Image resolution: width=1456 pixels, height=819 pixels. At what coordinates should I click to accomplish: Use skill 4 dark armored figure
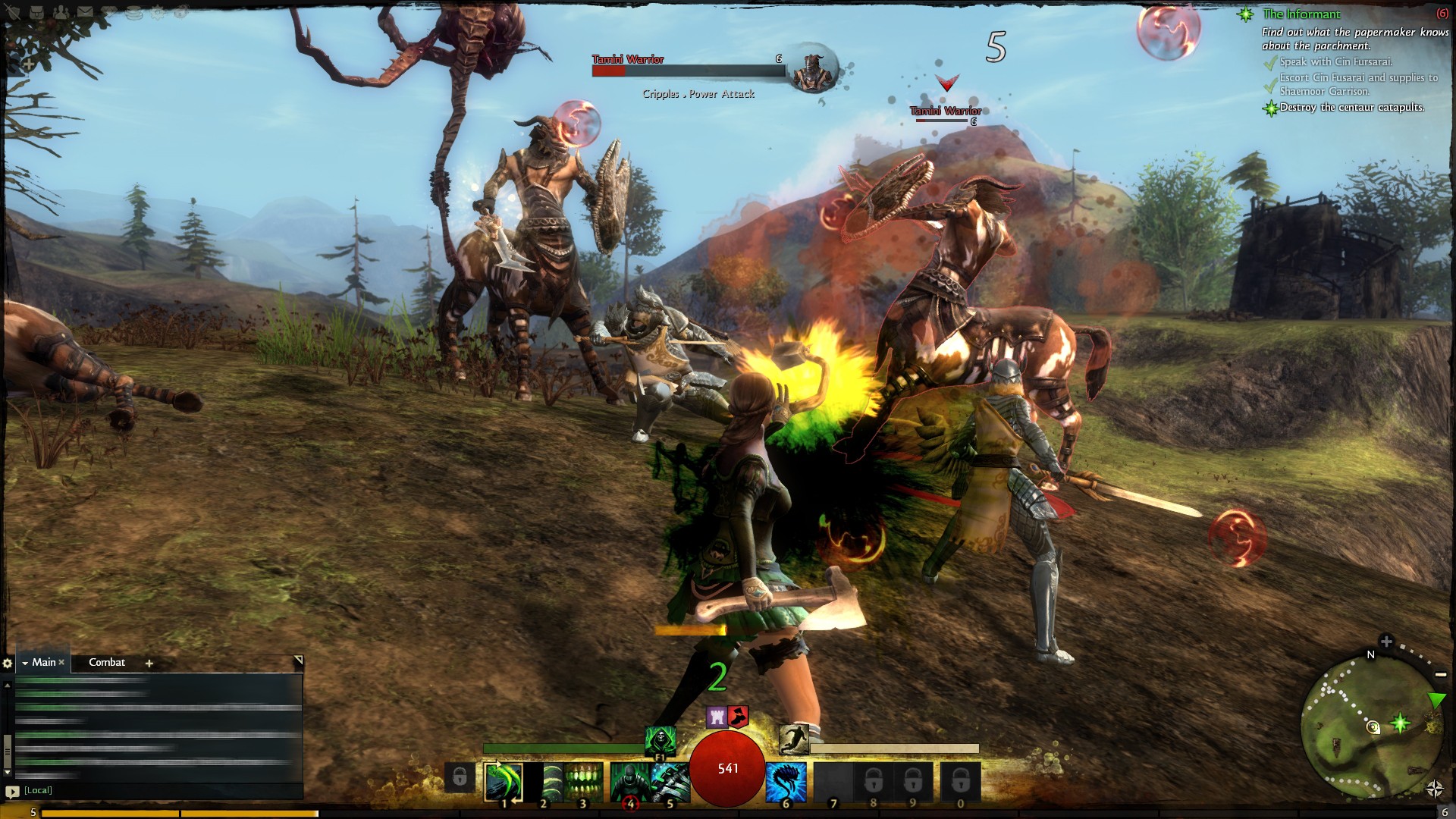(x=629, y=781)
